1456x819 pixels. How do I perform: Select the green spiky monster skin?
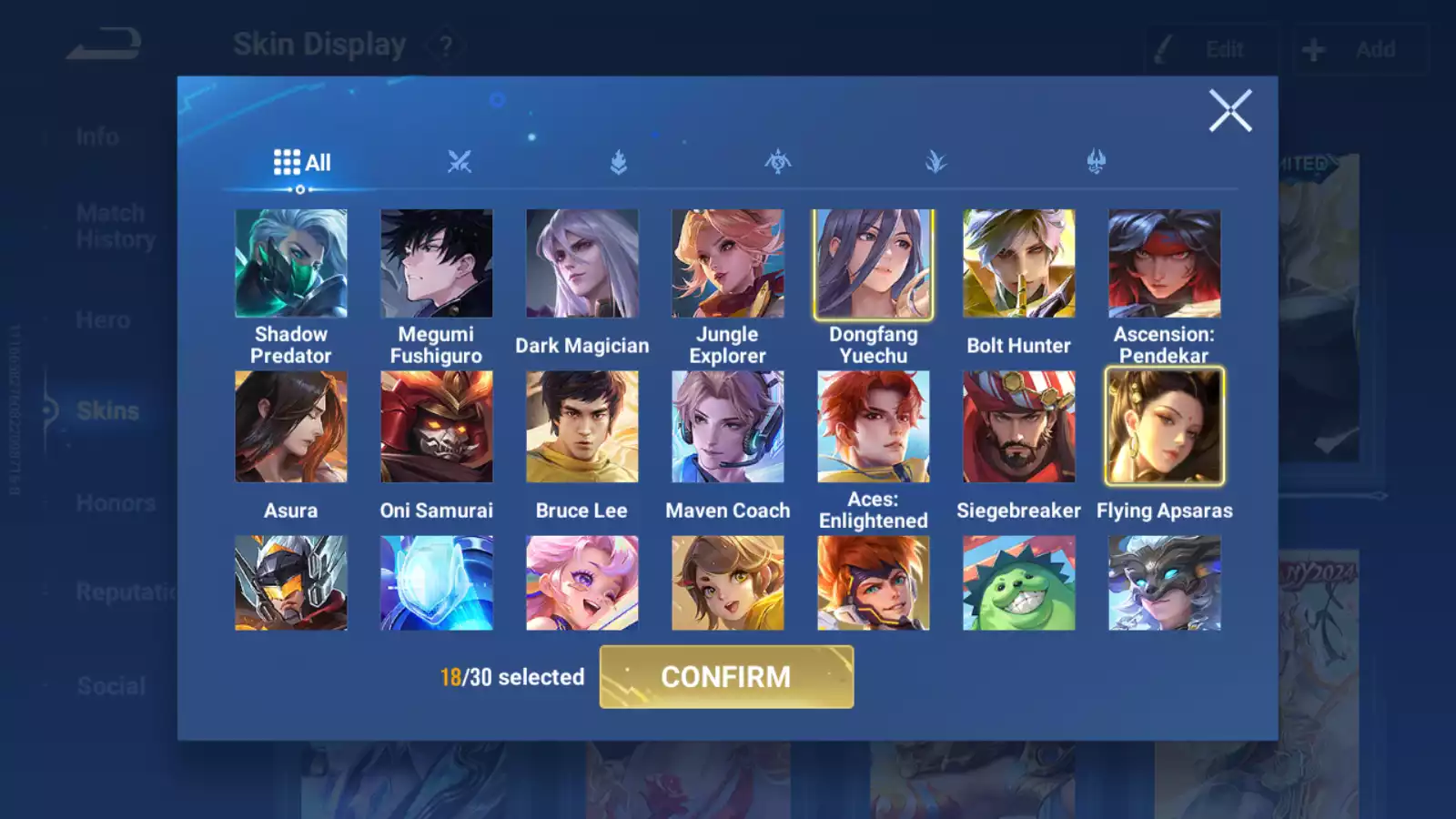pyautogui.click(x=1019, y=583)
